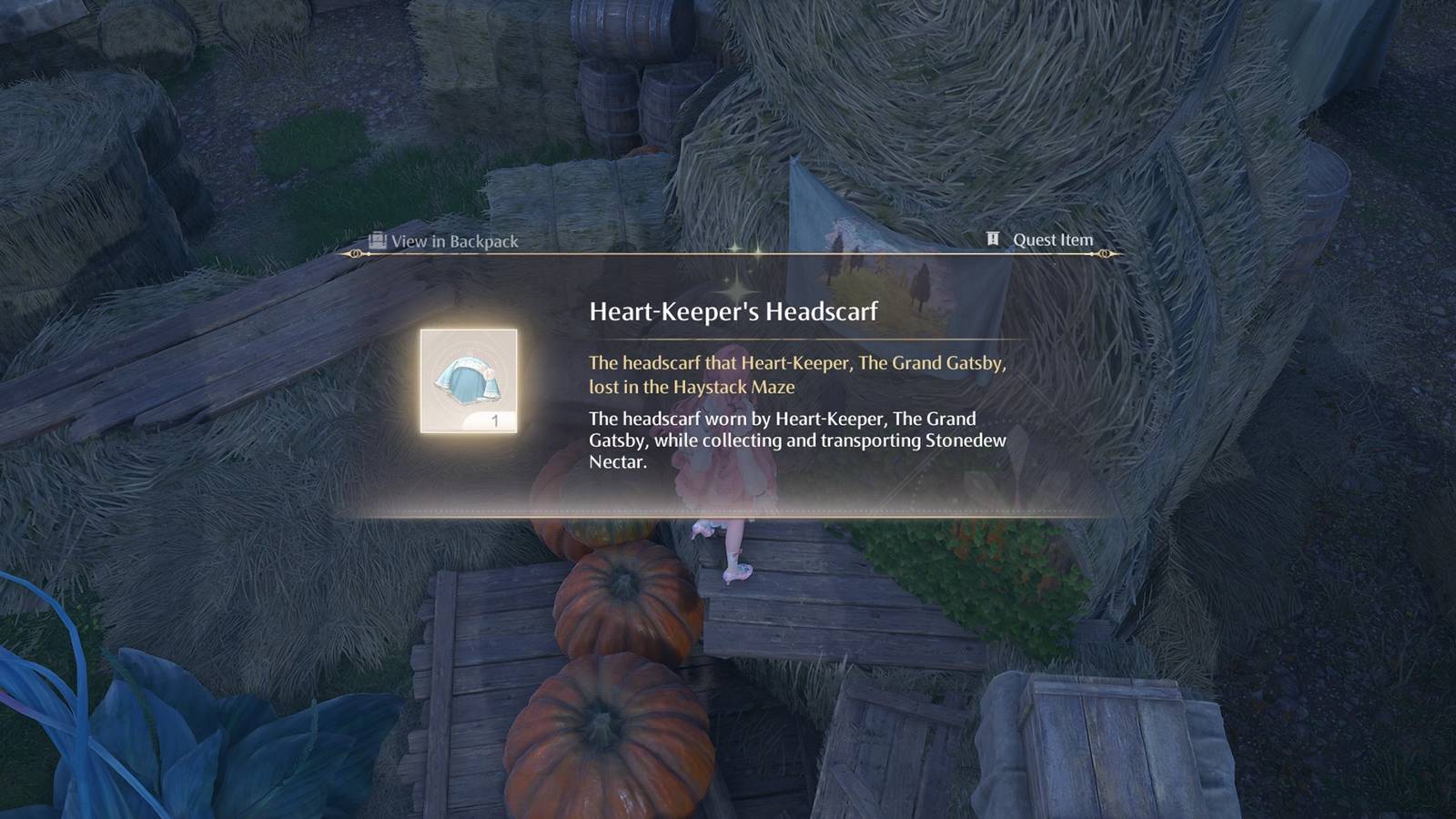Select the Quest Item flag icon
This screenshot has width=1456, height=819.
tap(992, 240)
